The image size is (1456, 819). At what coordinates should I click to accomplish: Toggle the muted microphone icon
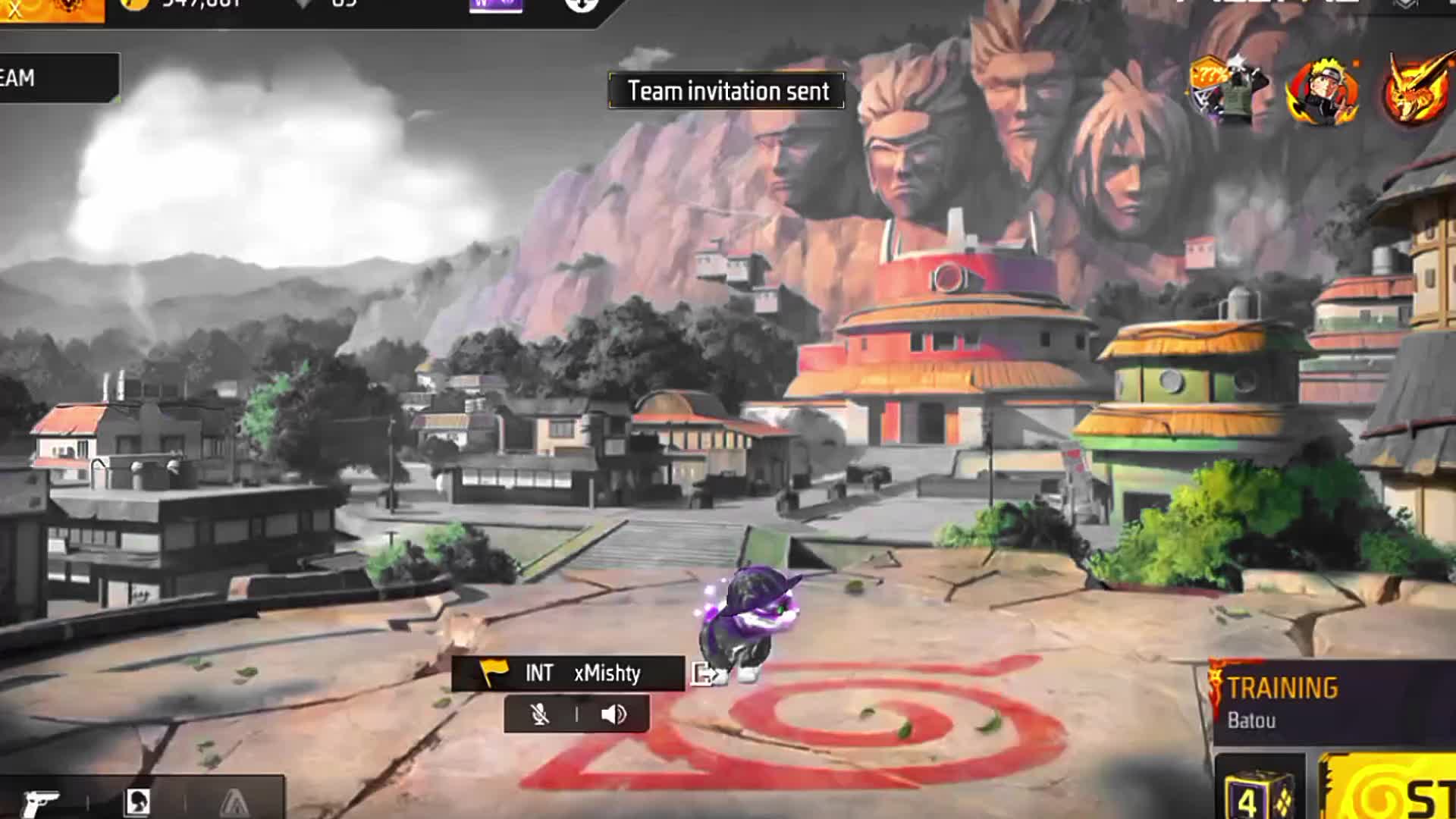[x=540, y=714]
